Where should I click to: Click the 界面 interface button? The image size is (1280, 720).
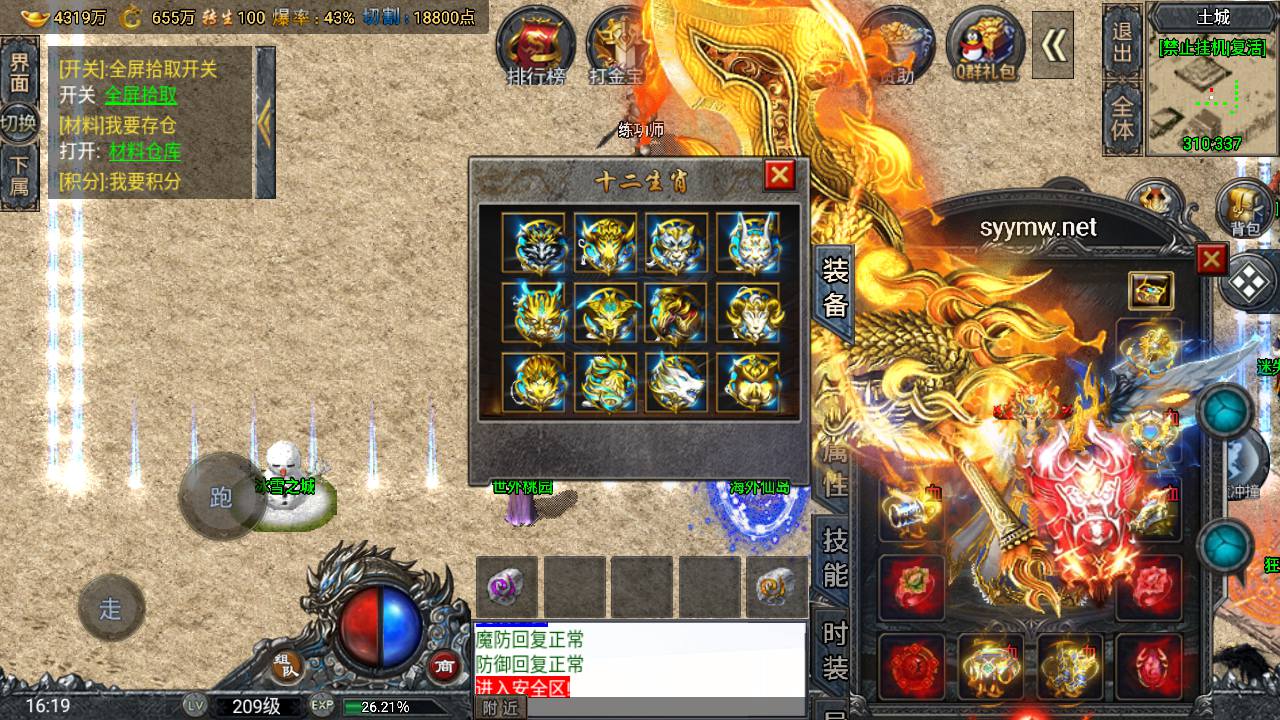[19, 71]
